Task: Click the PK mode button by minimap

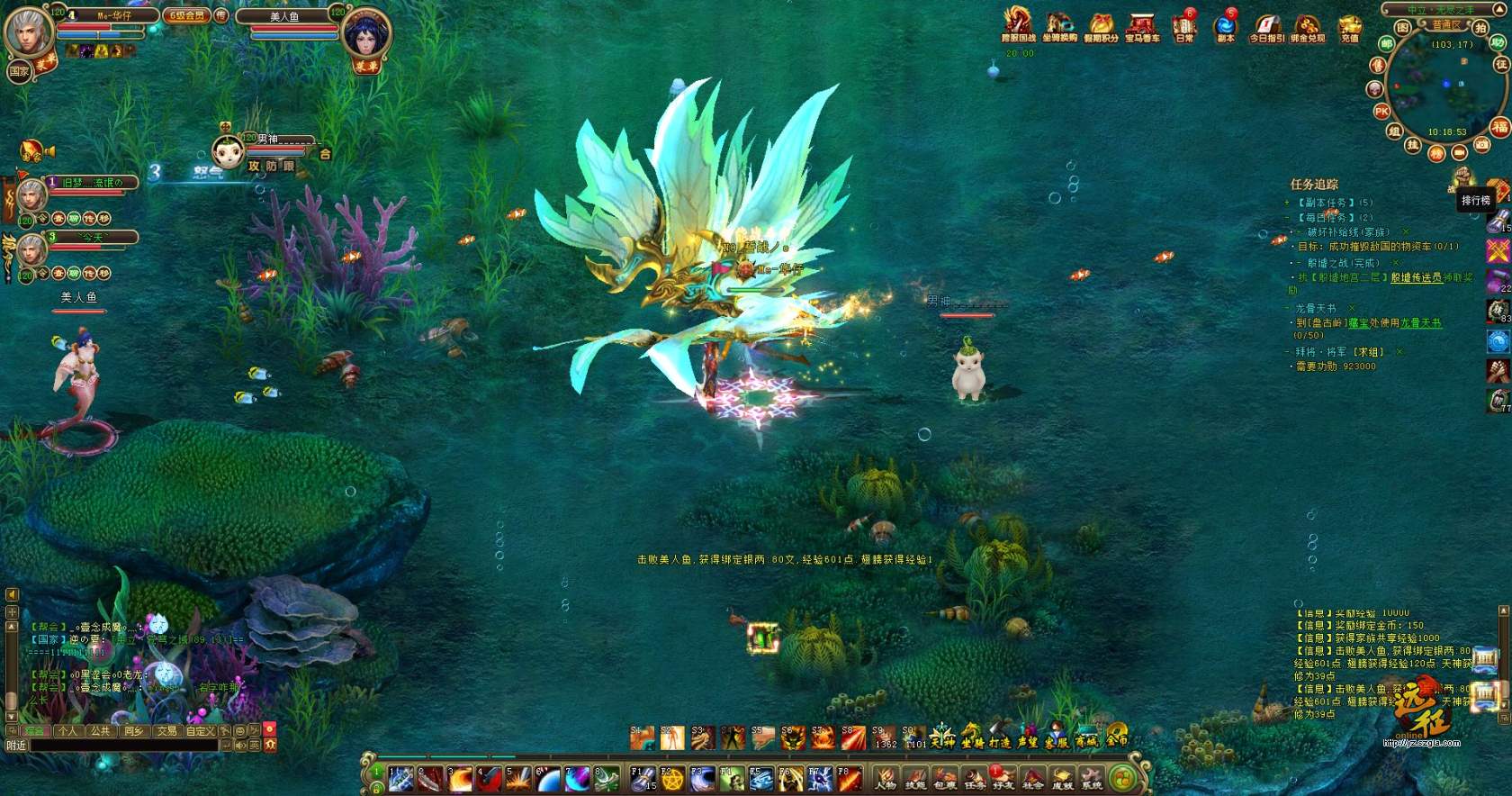Action: coord(1381,111)
